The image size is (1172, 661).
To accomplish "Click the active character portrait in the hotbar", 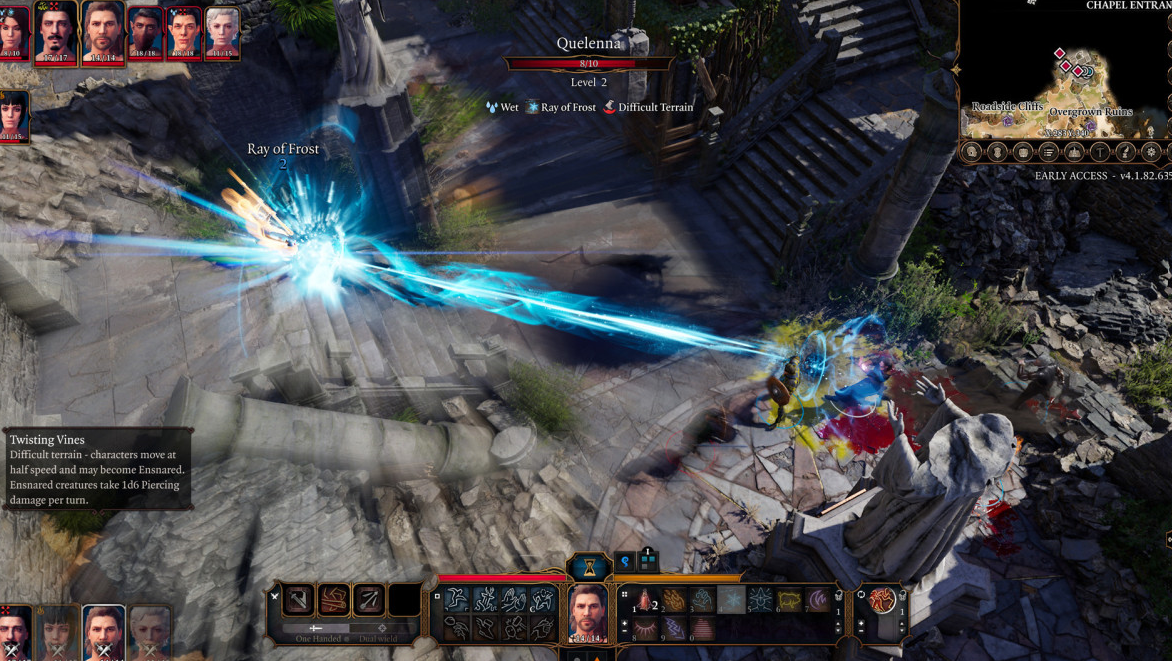I will click(x=588, y=612).
